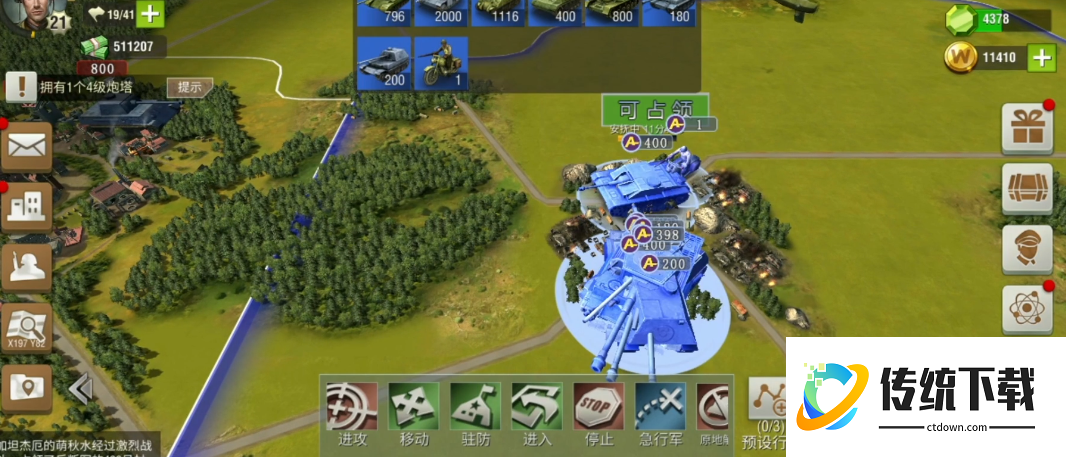
Task: Open the city buildings icon
Action: point(27,207)
